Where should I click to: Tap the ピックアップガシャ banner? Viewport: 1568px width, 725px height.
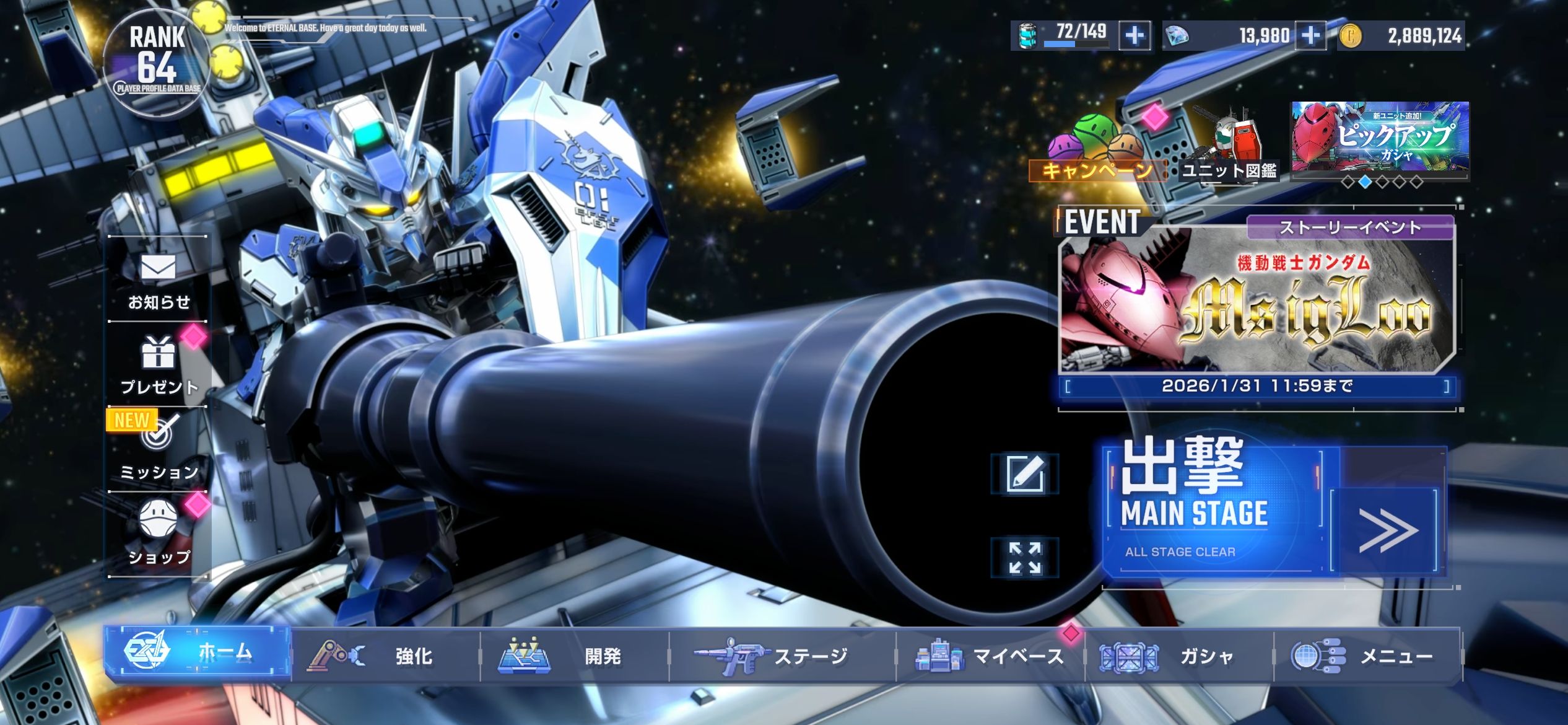tap(1380, 138)
